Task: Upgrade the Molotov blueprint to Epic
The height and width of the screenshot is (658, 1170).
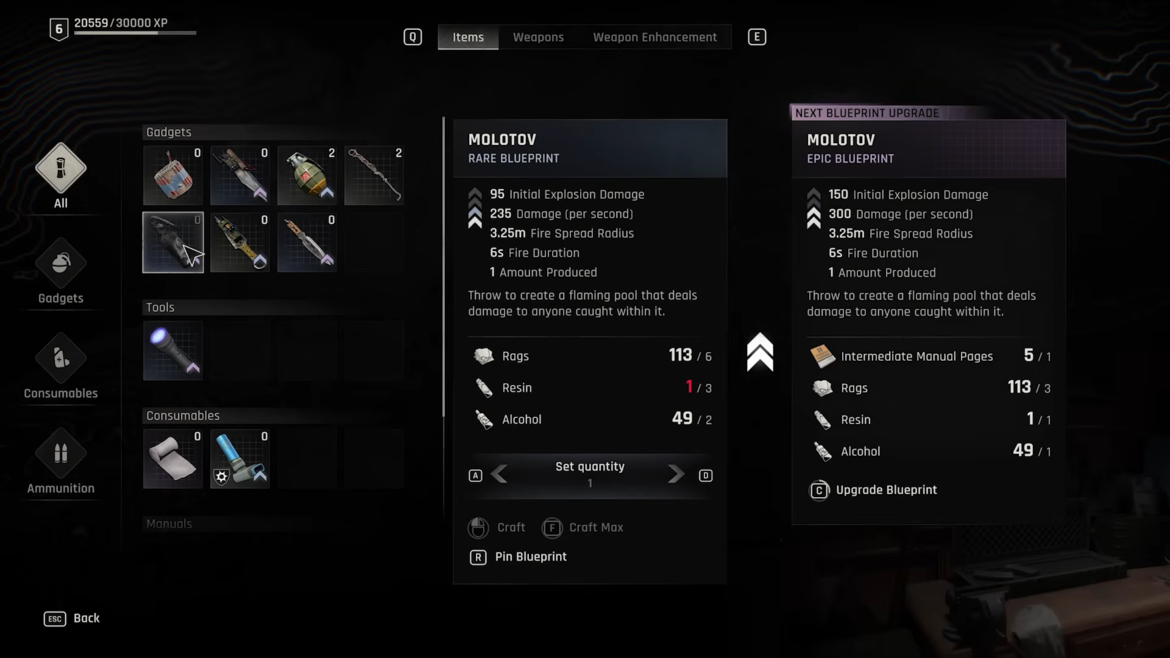Action: click(874, 490)
